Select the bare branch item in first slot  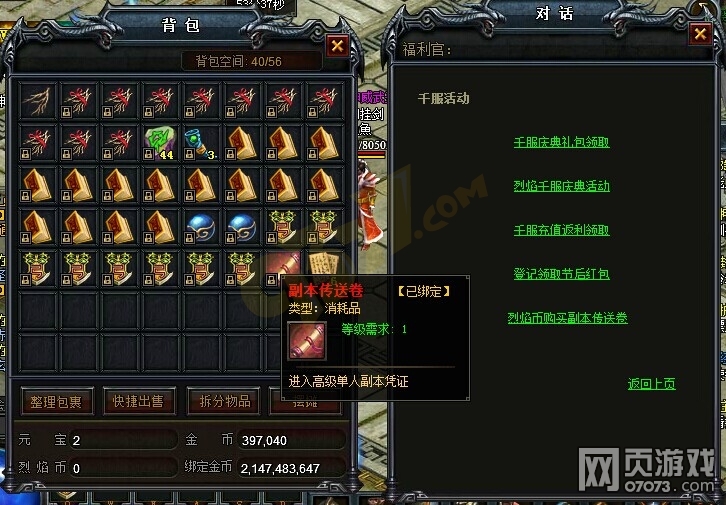[38, 101]
